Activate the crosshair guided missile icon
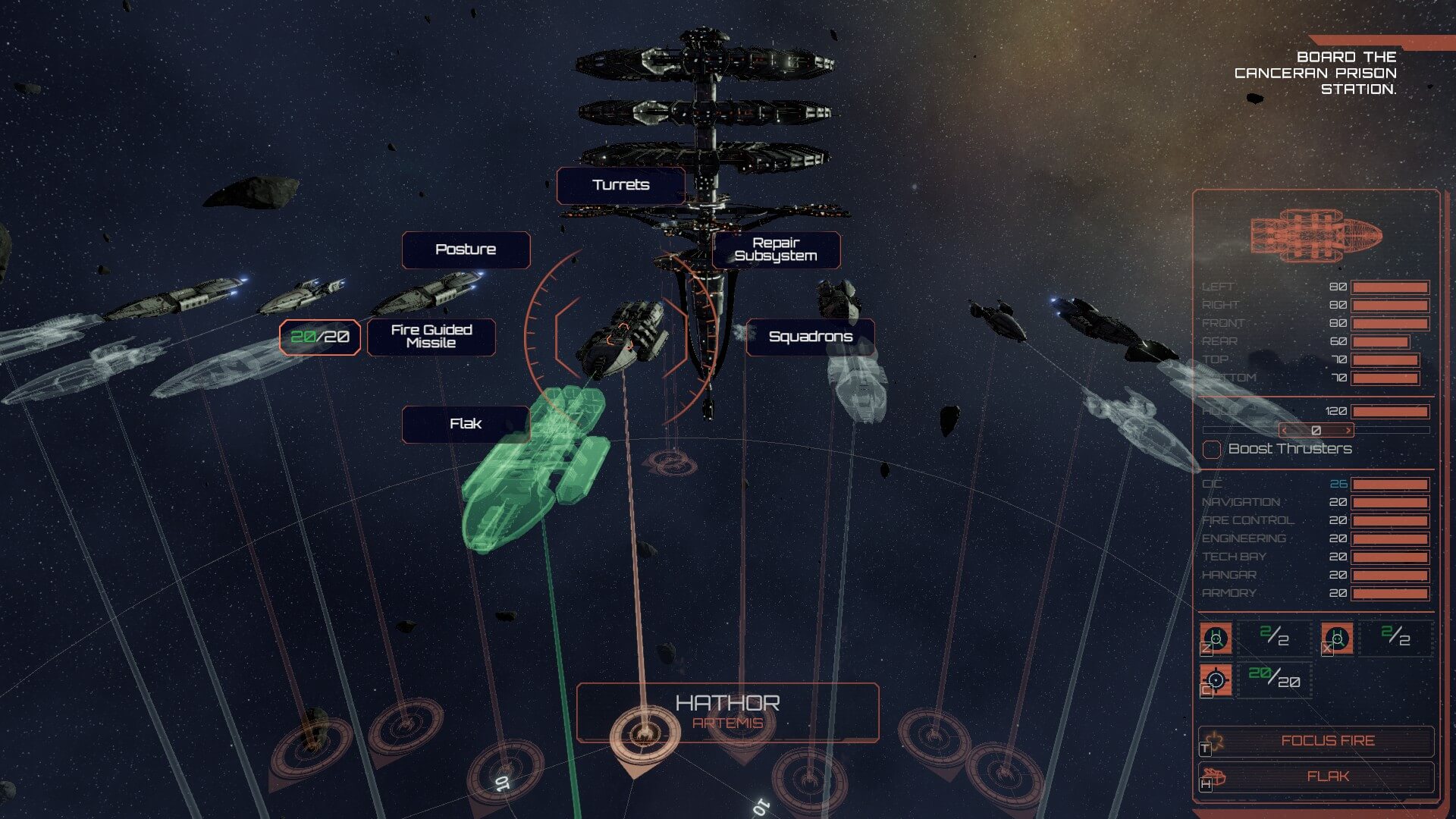This screenshot has height=819, width=1456. point(1216,679)
